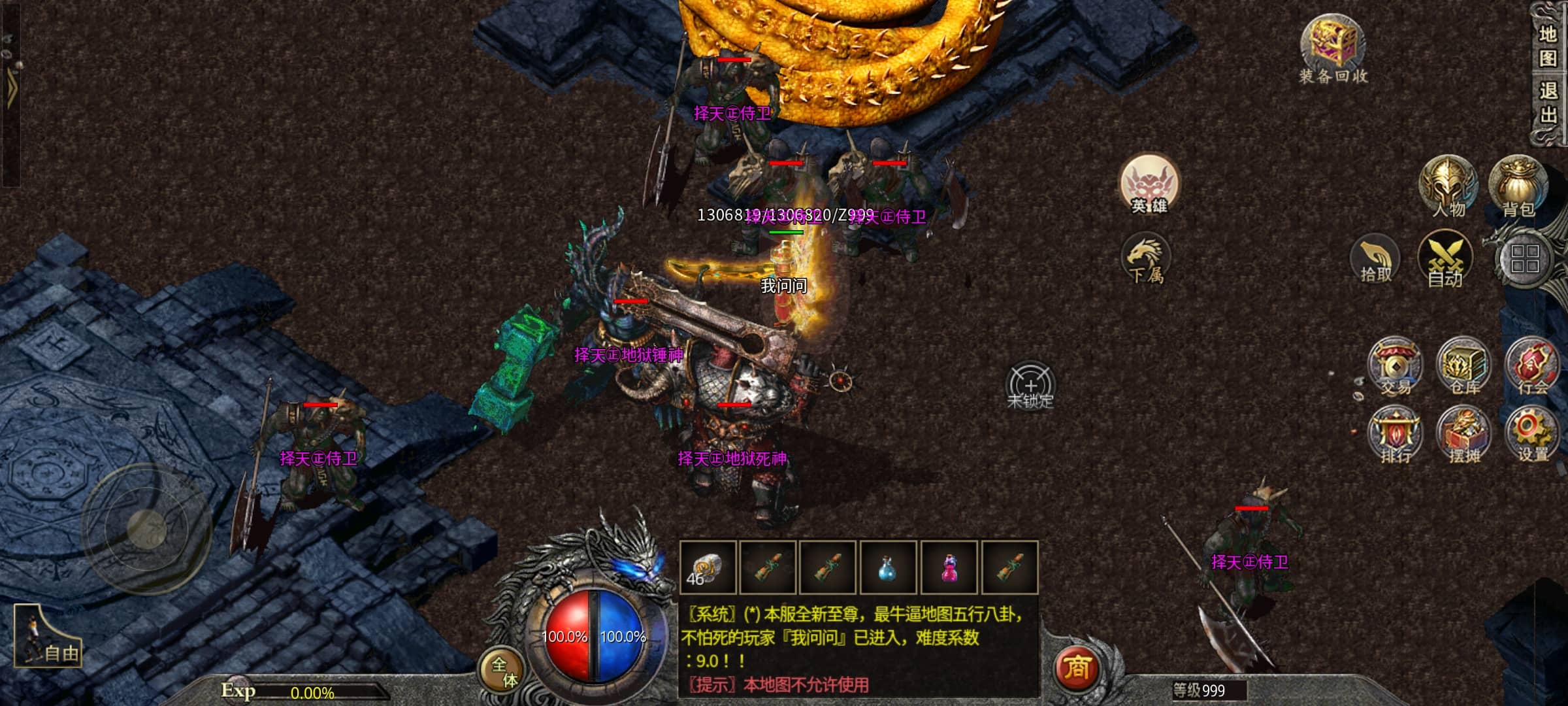Open the 地图 map button

coord(1548,47)
